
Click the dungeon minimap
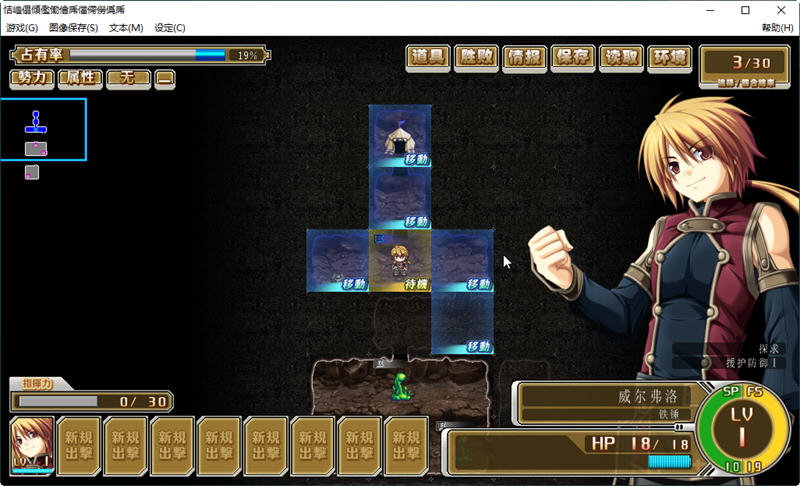43,130
